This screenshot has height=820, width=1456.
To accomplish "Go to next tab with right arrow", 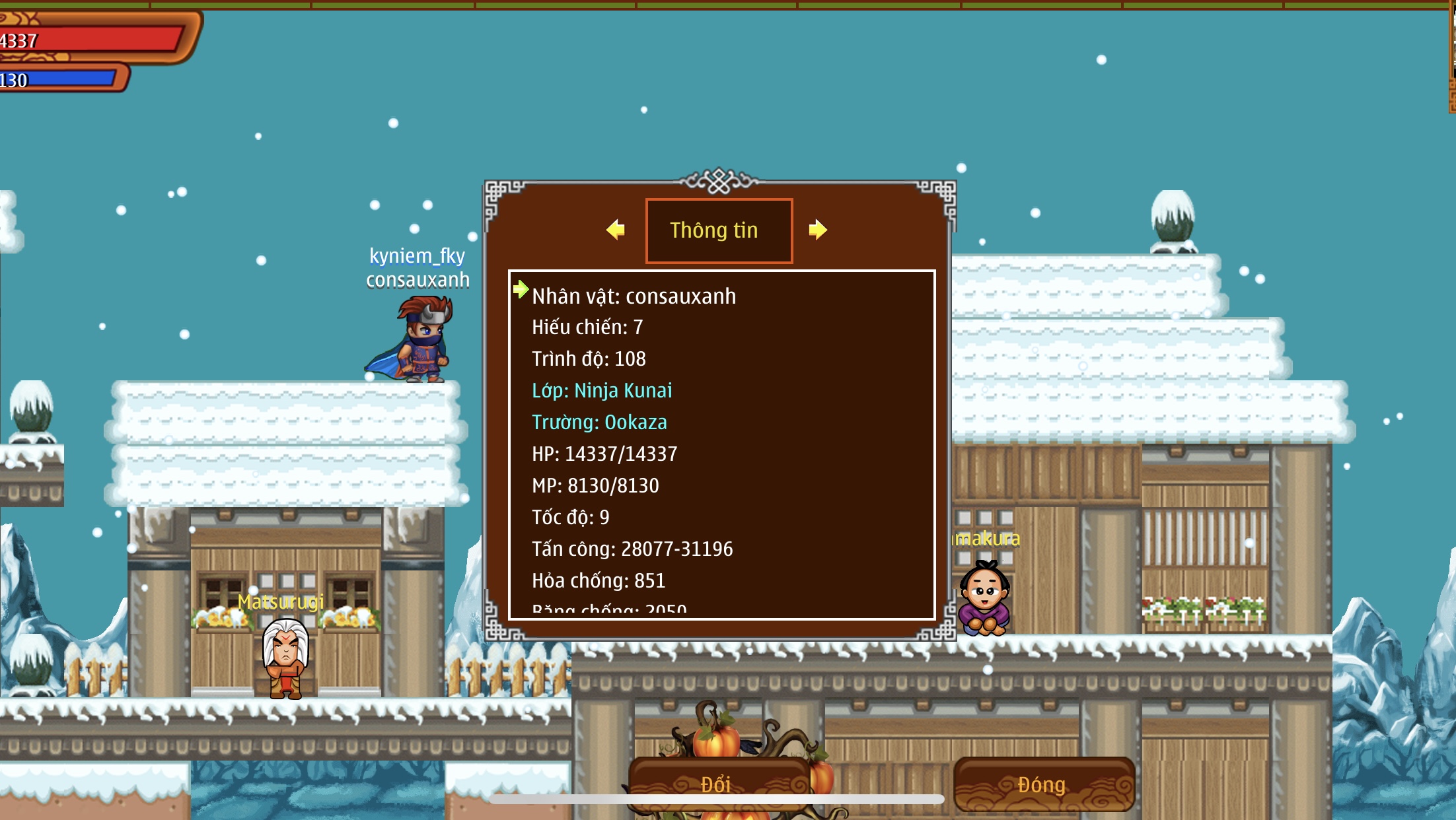I will (x=818, y=230).
